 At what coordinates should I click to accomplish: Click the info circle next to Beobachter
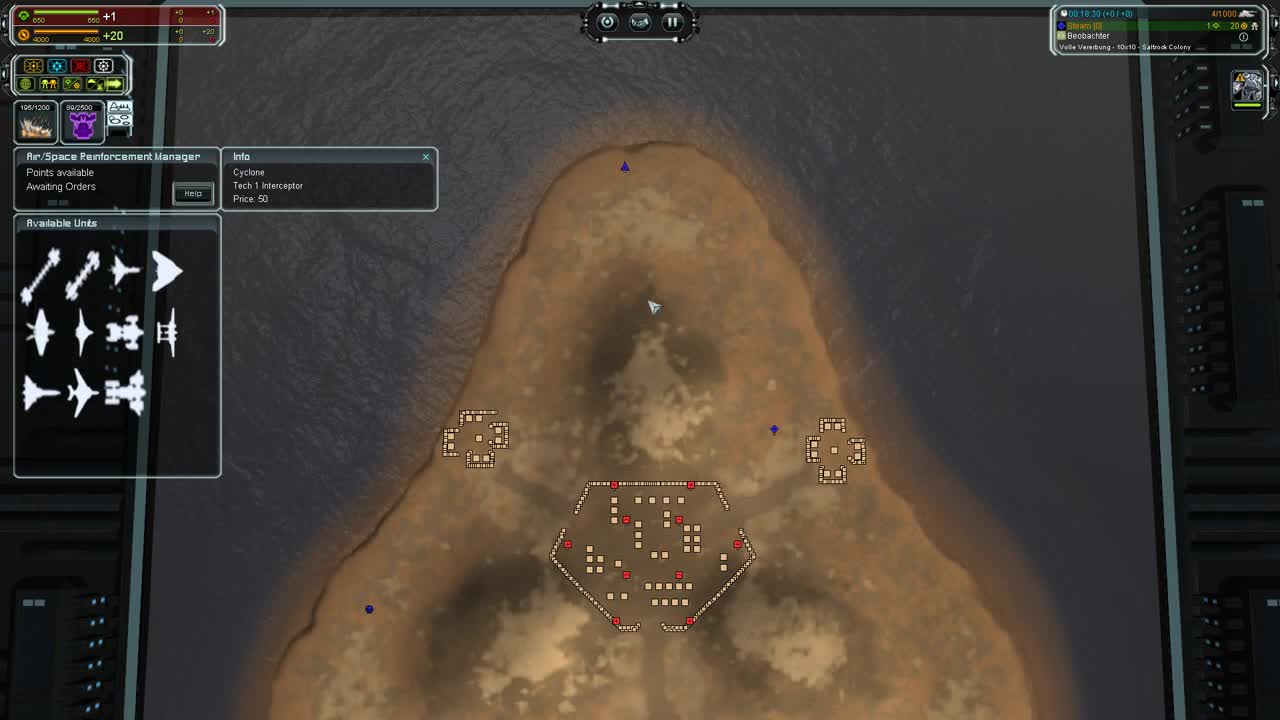1244,36
